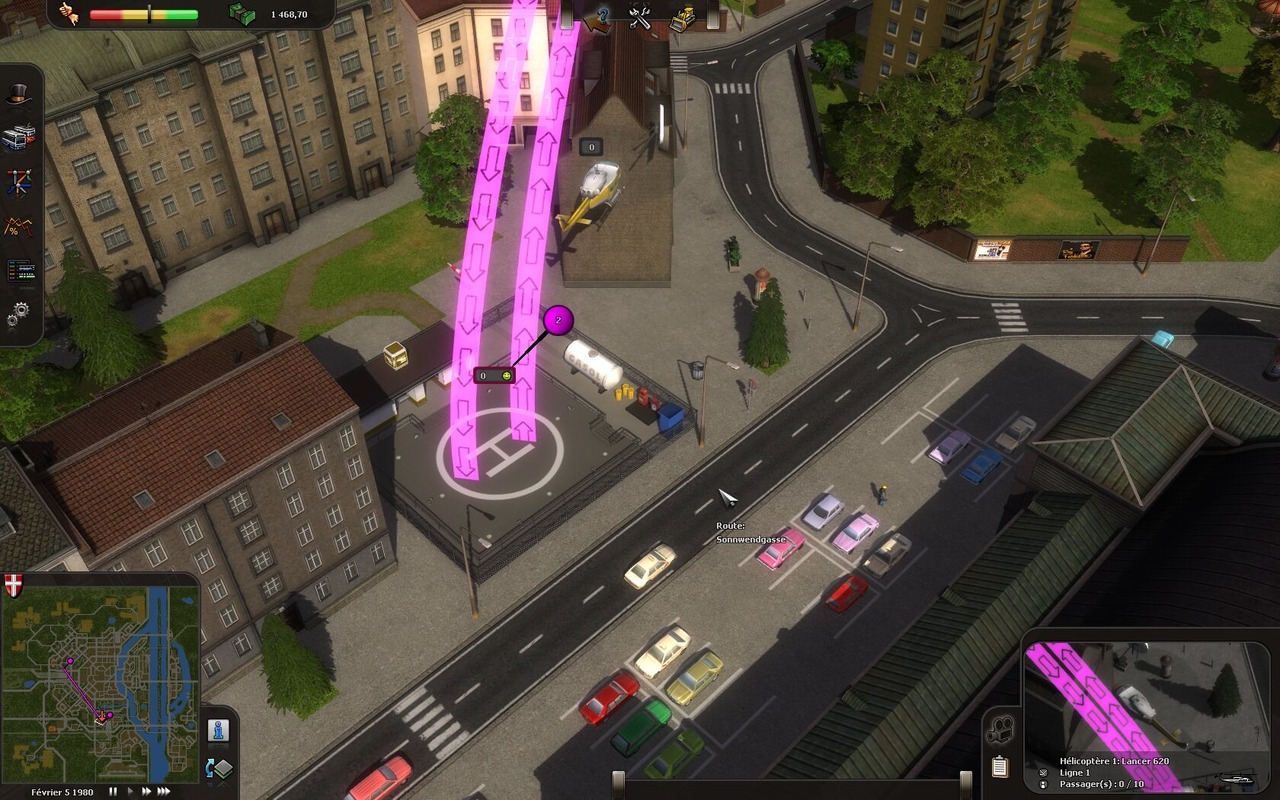The width and height of the screenshot is (1280, 800).
Task: Click the blue info button
Action: point(219,730)
